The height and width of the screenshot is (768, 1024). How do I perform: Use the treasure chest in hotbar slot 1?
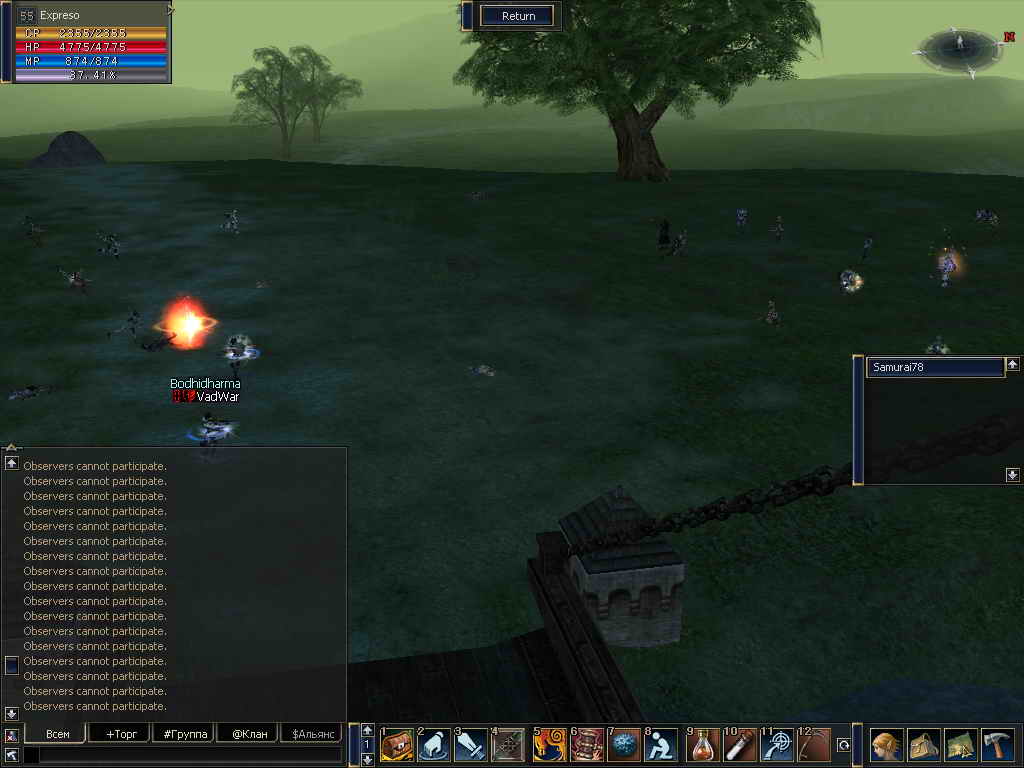click(397, 745)
